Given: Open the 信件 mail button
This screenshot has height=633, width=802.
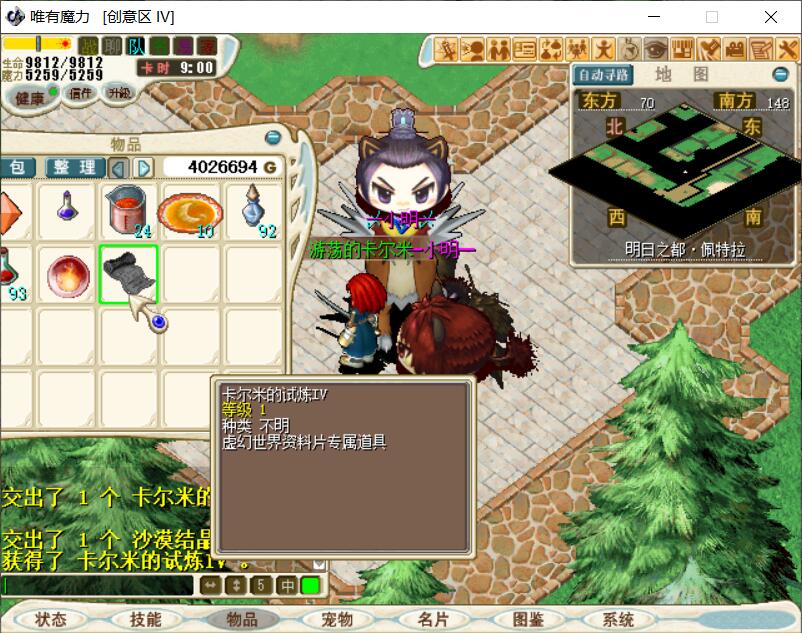Looking at the screenshot, I should 79,93.
